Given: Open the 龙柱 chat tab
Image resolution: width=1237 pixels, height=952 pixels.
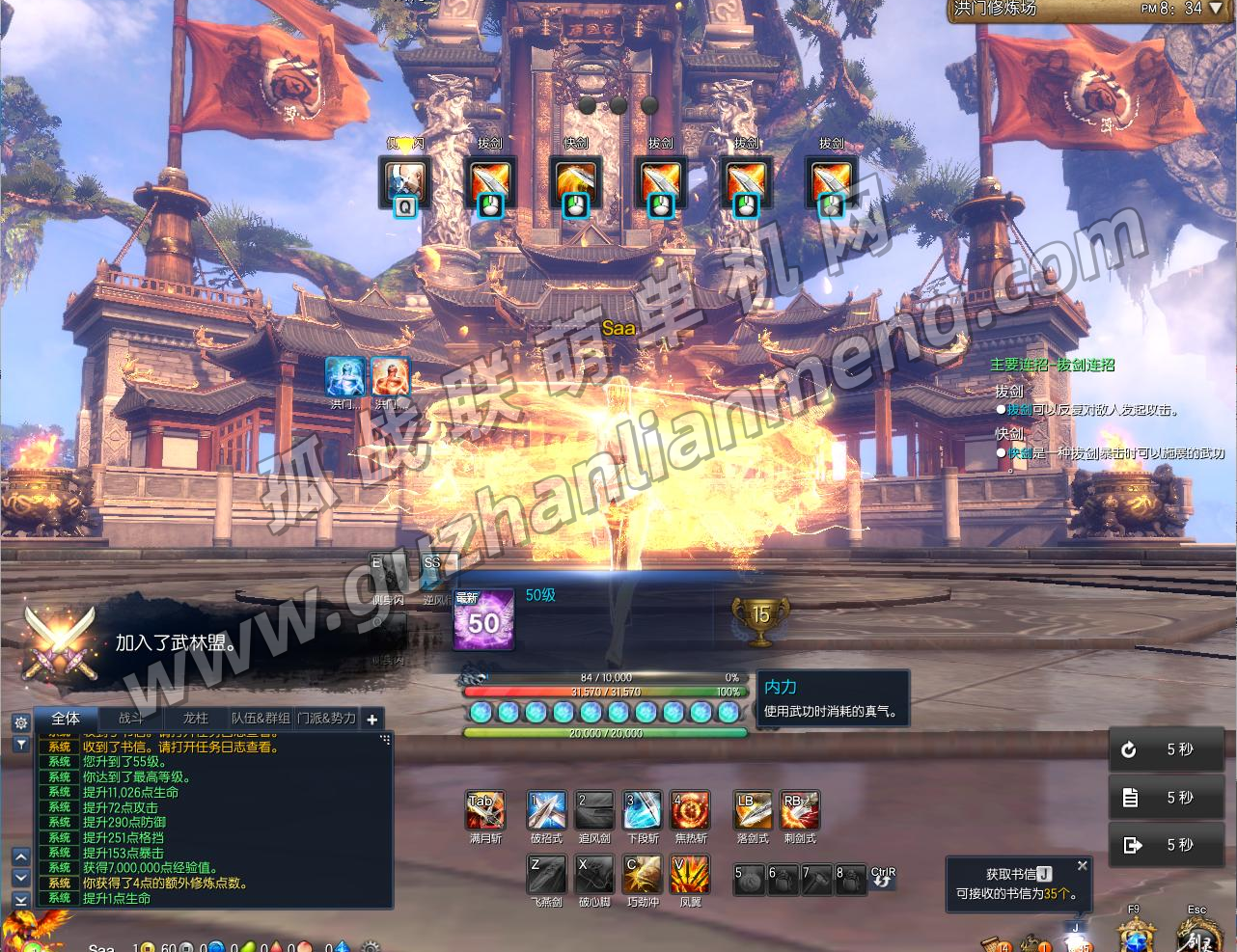Looking at the screenshot, I should pyautogui.click(x=195, y=719).
